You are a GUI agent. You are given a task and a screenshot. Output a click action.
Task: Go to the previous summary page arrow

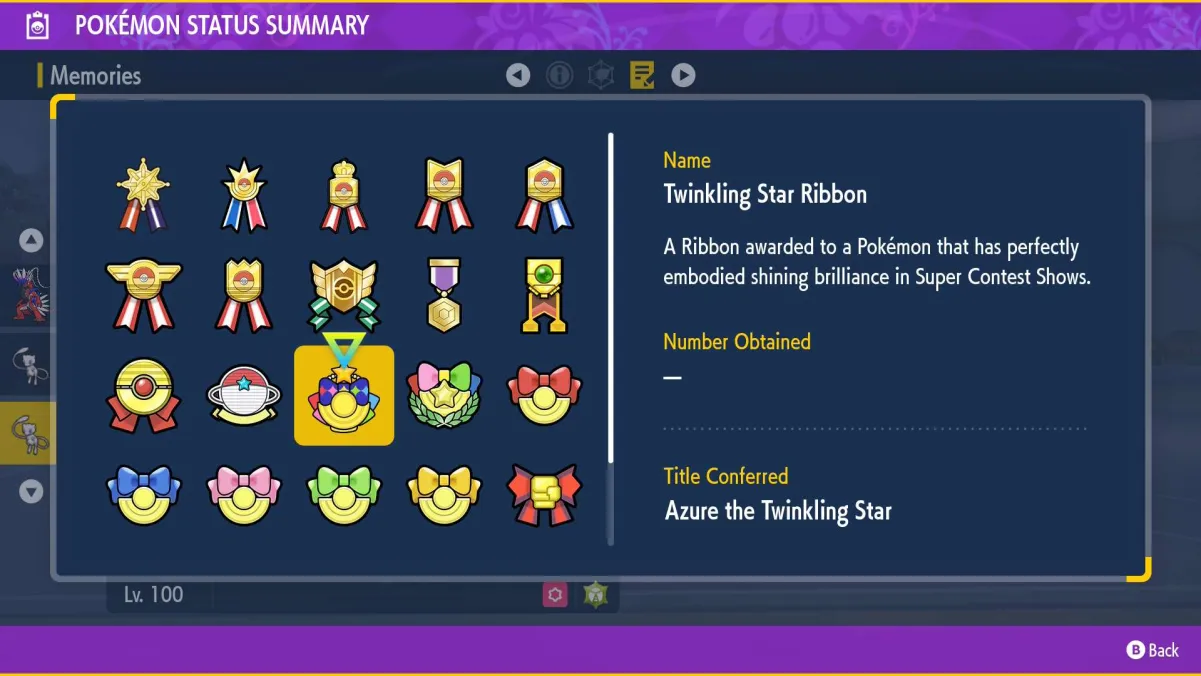click(x=517, y=75)
